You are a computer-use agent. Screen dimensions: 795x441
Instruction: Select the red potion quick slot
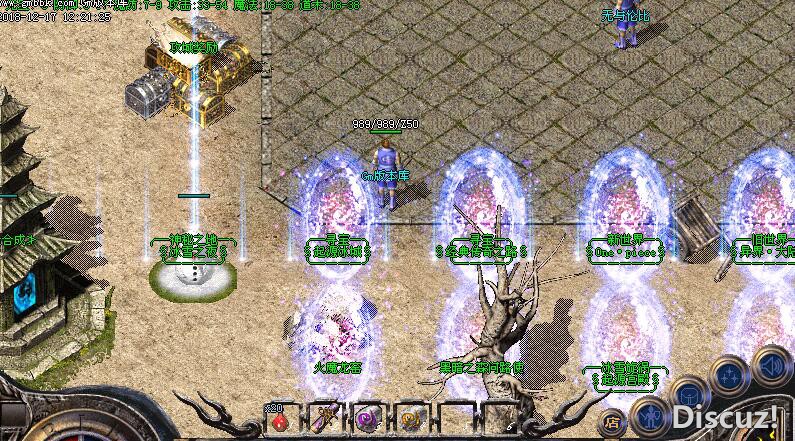point(279,421)
